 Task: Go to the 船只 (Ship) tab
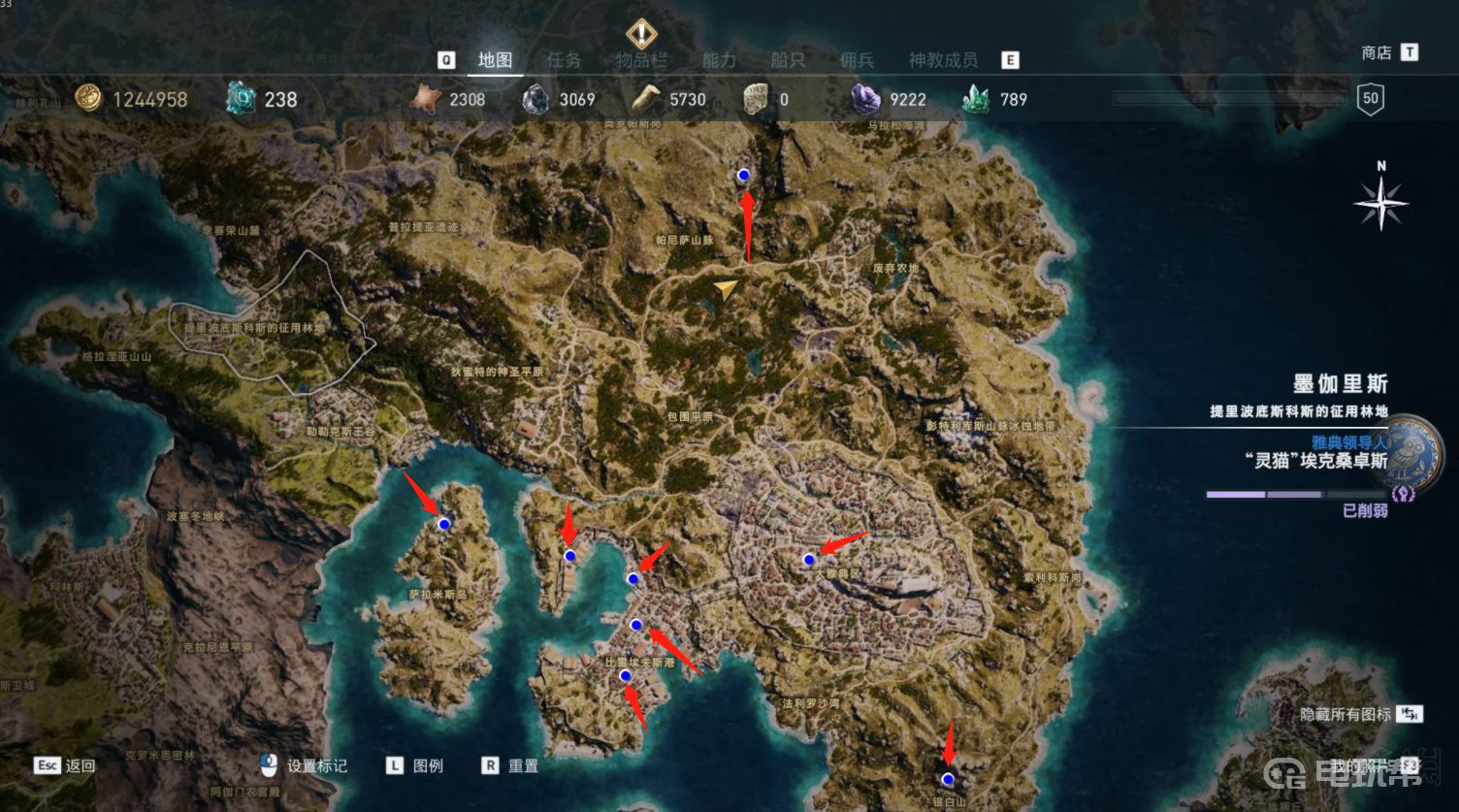tap(788, 60)
